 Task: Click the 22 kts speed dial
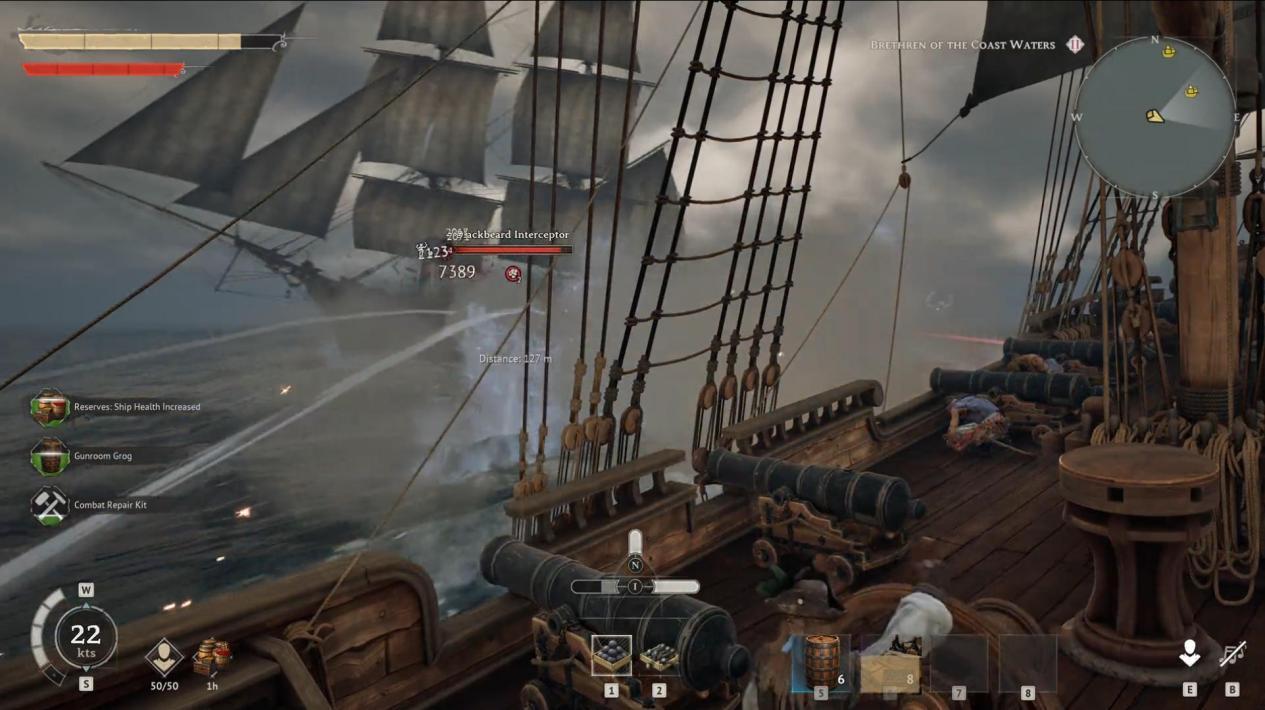[x=85, y=636]
